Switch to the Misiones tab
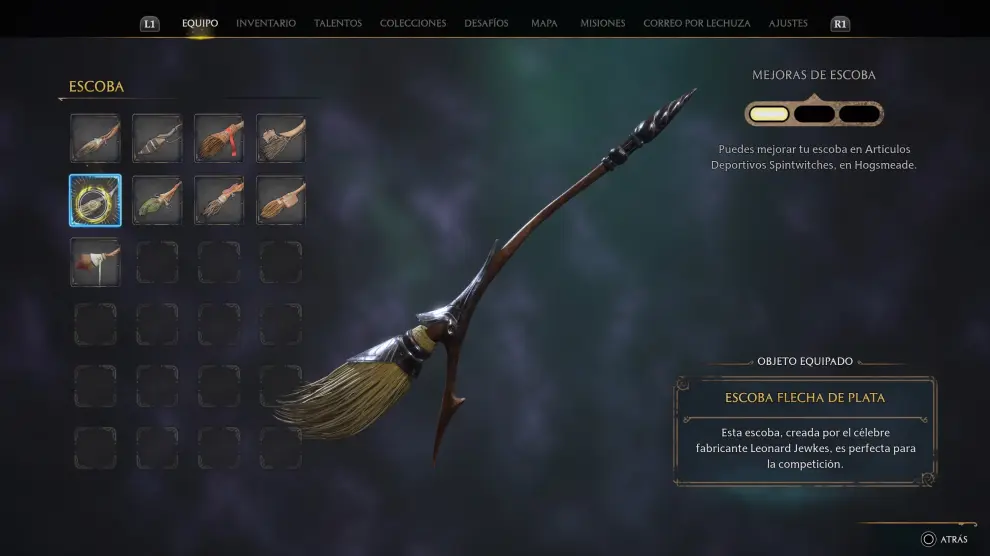The height and width of the screenshot is (556, 990). [602, 23]
